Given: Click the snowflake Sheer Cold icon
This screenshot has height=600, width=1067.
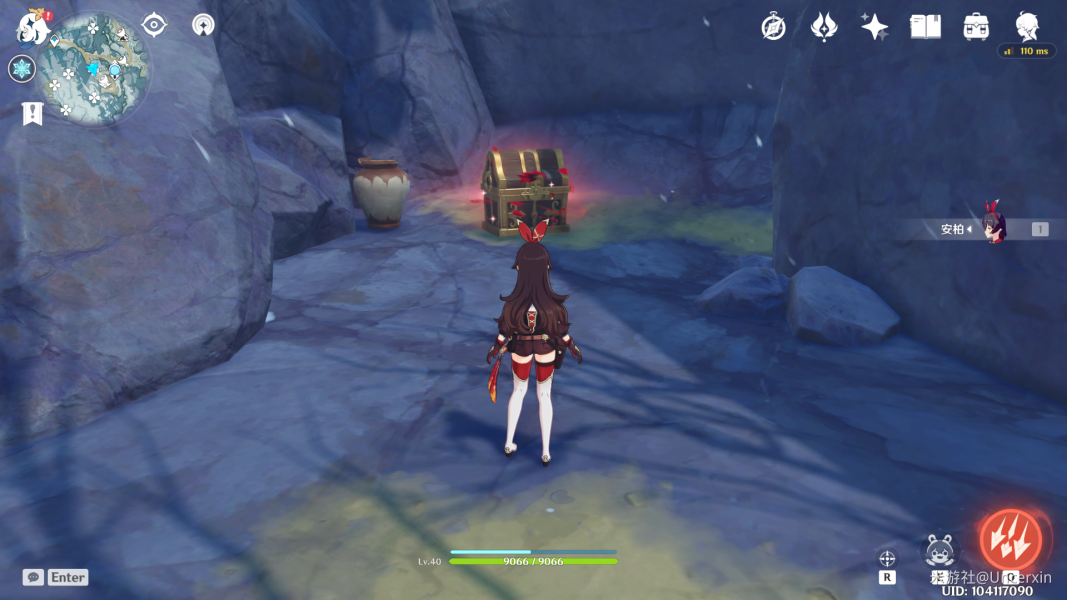Looking at the screenshot, I should (22, 69).
